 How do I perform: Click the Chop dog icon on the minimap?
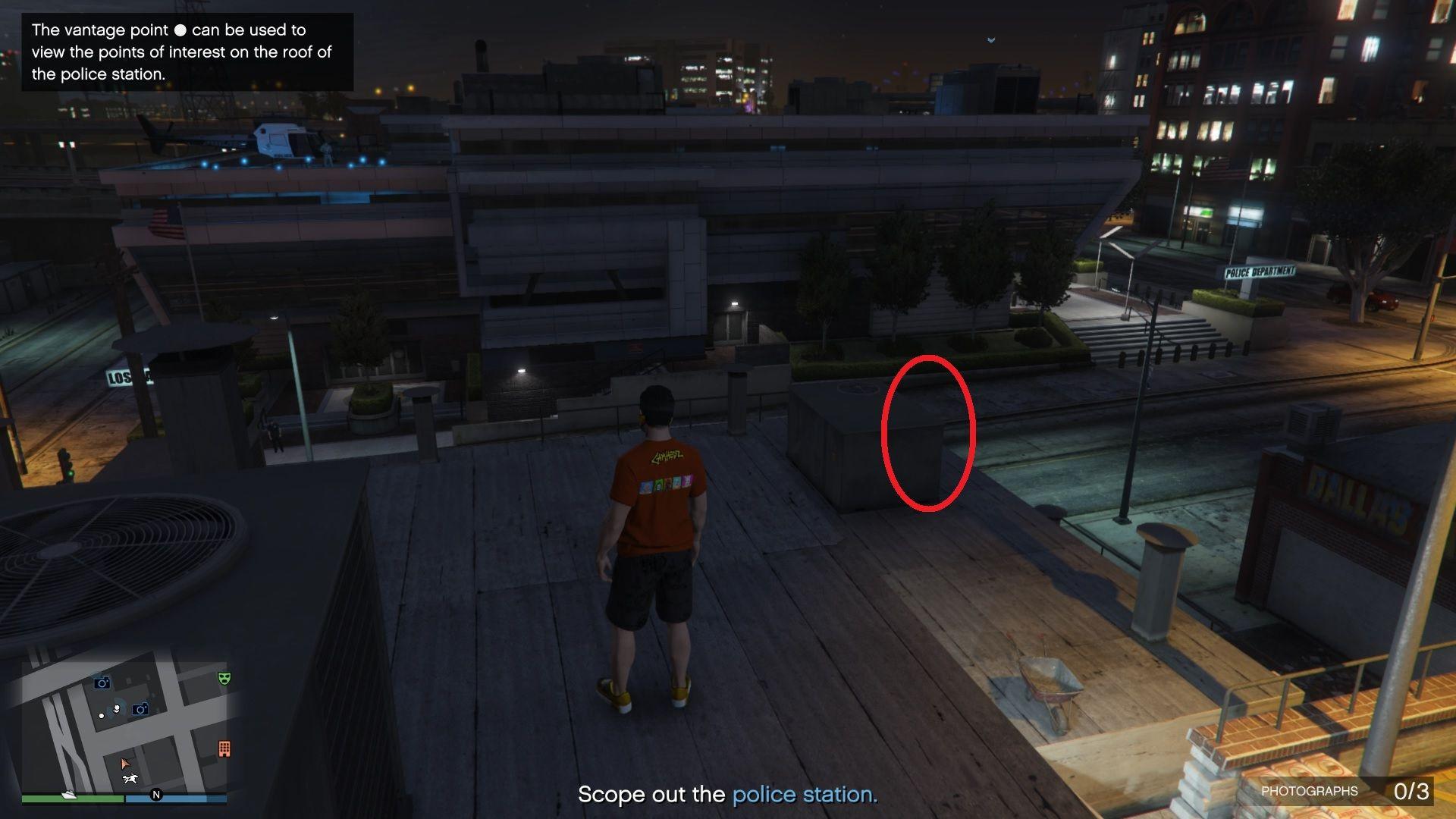pyautogui.click(x=130, y=778)
